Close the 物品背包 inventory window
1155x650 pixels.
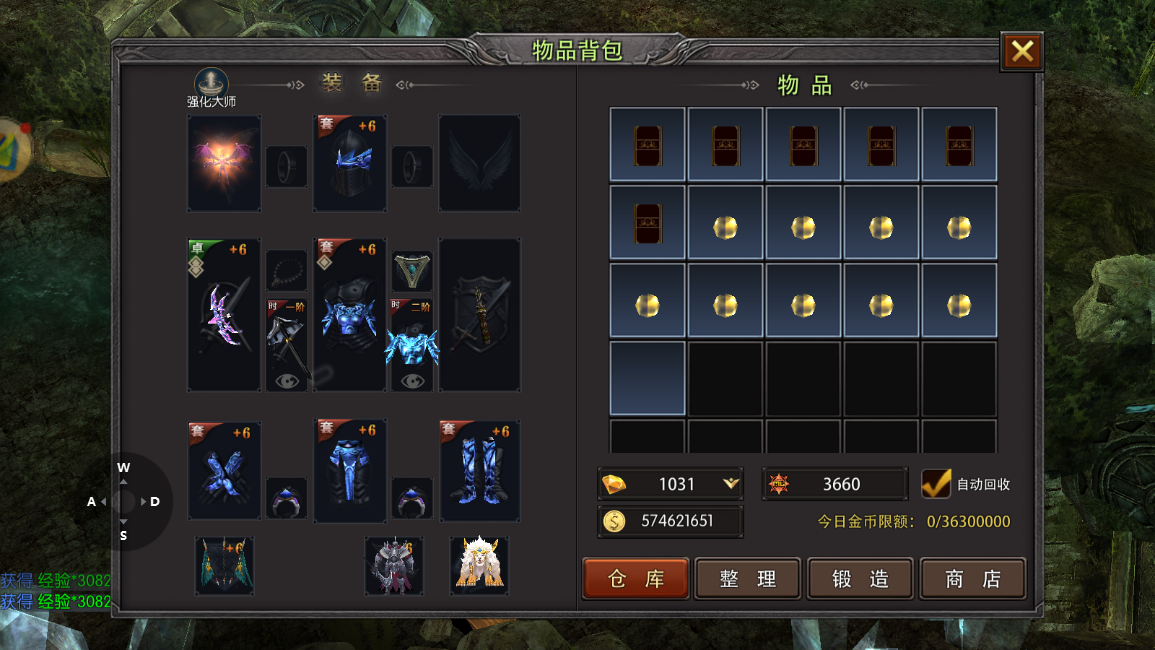[x=1021, y=52]
